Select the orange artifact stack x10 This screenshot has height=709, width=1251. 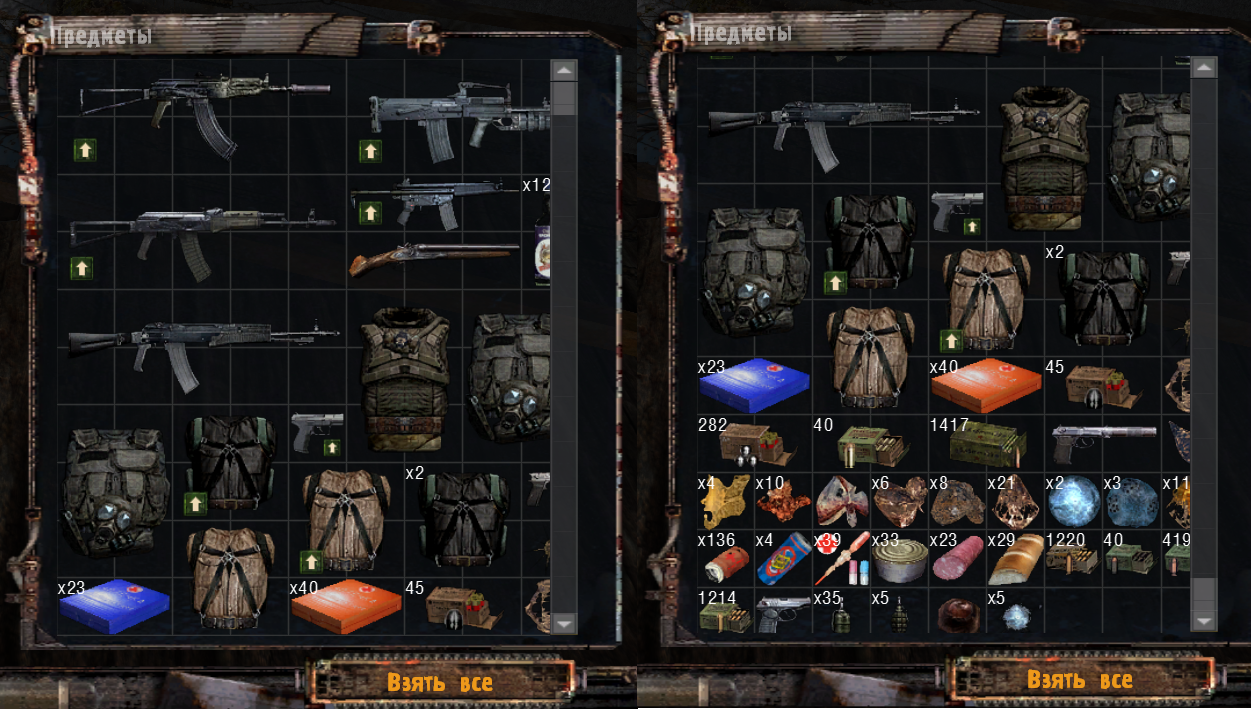click(x=783, y=501)
